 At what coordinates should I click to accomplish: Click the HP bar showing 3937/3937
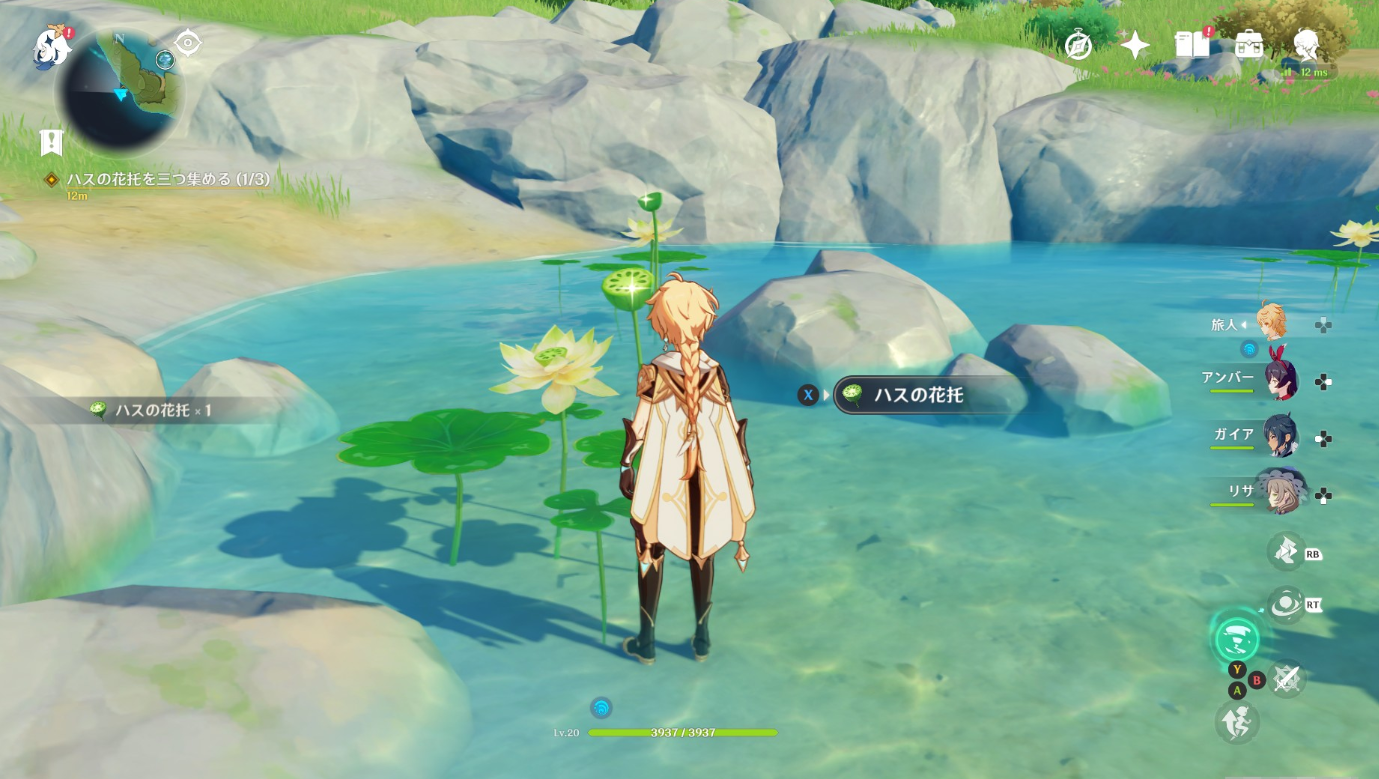tap(683, 731)
